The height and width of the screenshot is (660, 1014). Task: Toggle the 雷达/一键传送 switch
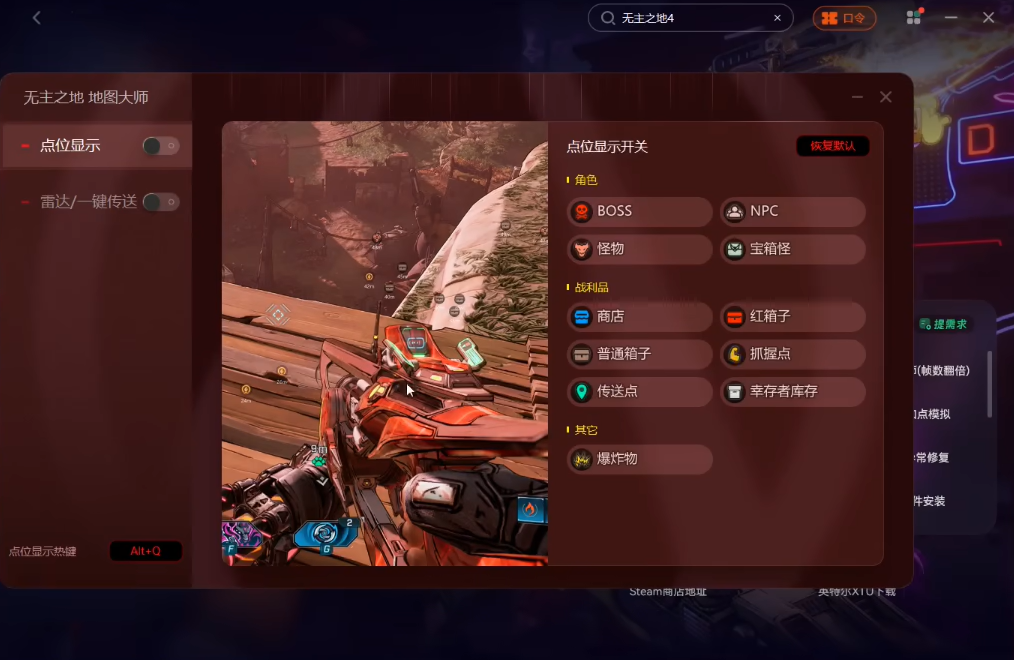(x=161, y=202)
